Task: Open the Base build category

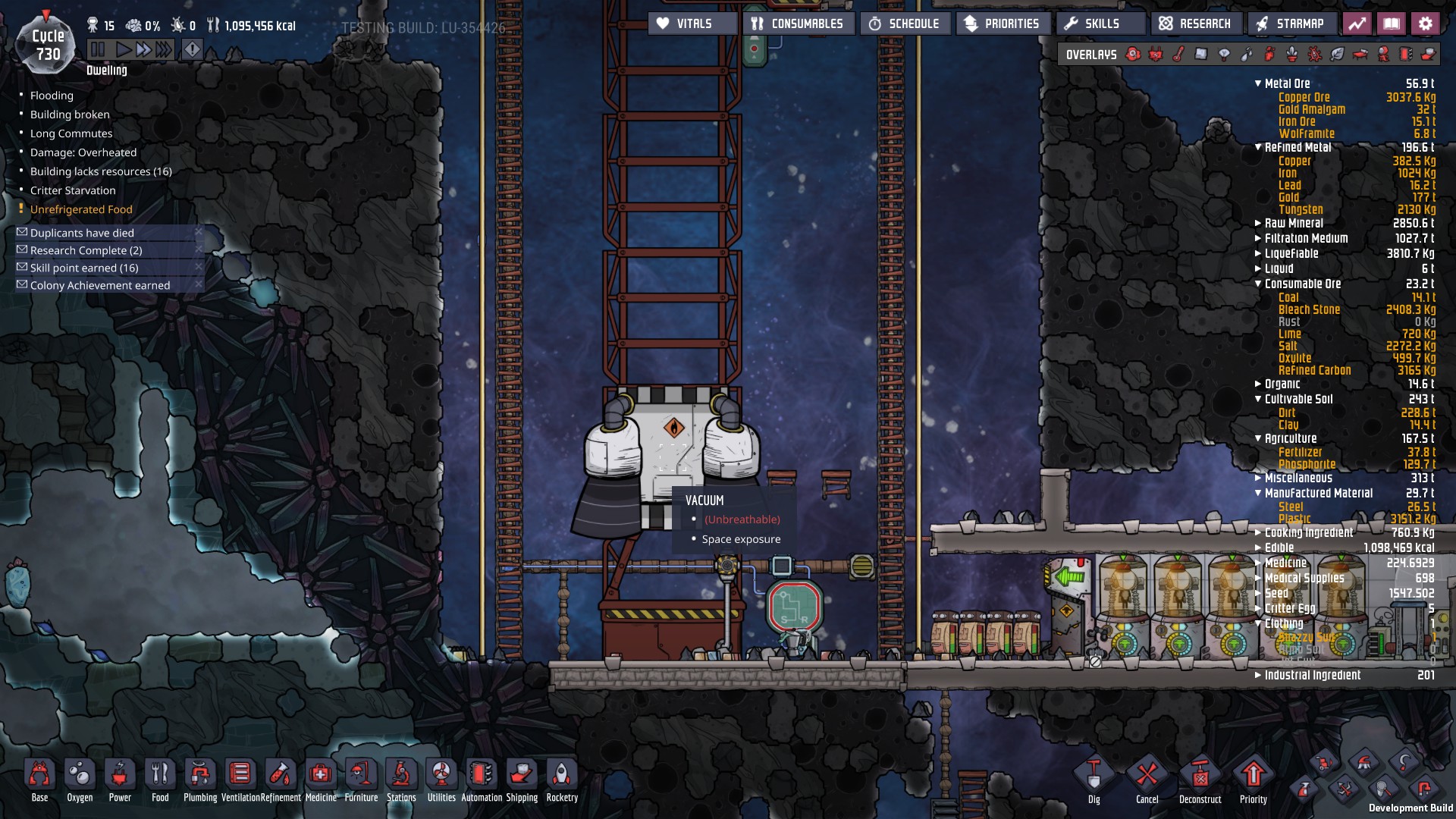Action: click(x=39, y=776)
